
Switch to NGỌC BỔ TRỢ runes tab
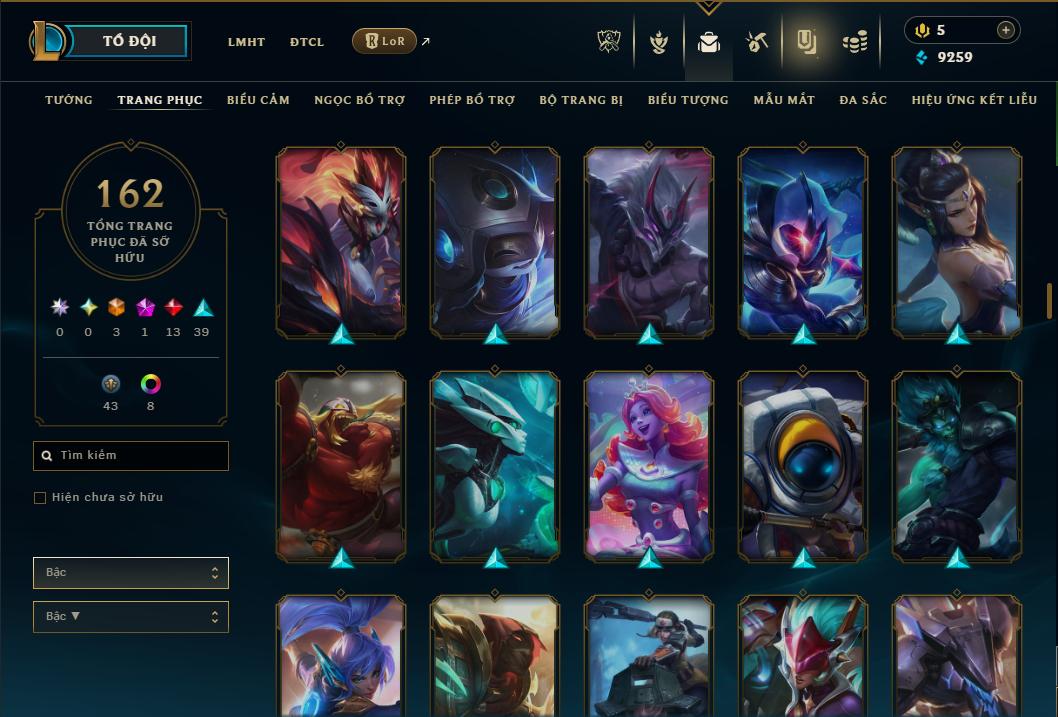pyautogui.click(x=359, y=100)
